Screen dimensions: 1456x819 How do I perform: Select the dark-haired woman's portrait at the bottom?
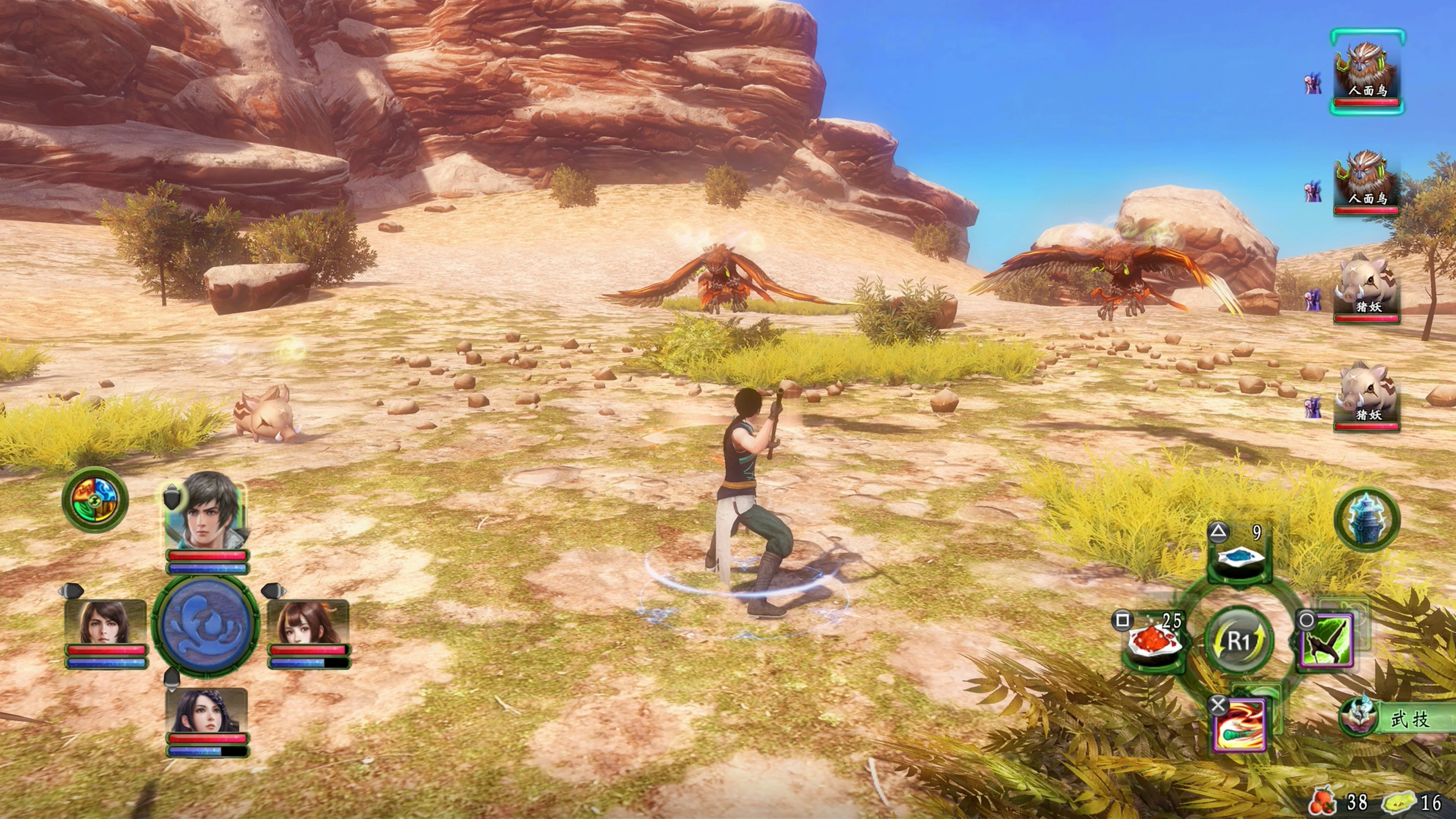click(x=206, y=711)
